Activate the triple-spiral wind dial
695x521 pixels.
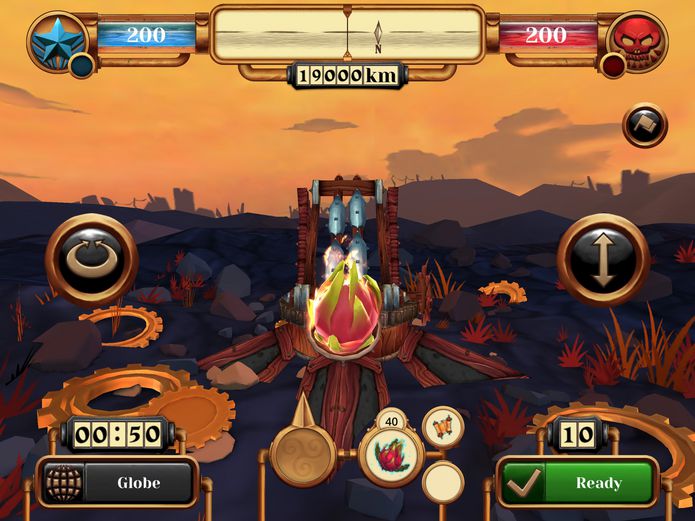coord(300,455)
